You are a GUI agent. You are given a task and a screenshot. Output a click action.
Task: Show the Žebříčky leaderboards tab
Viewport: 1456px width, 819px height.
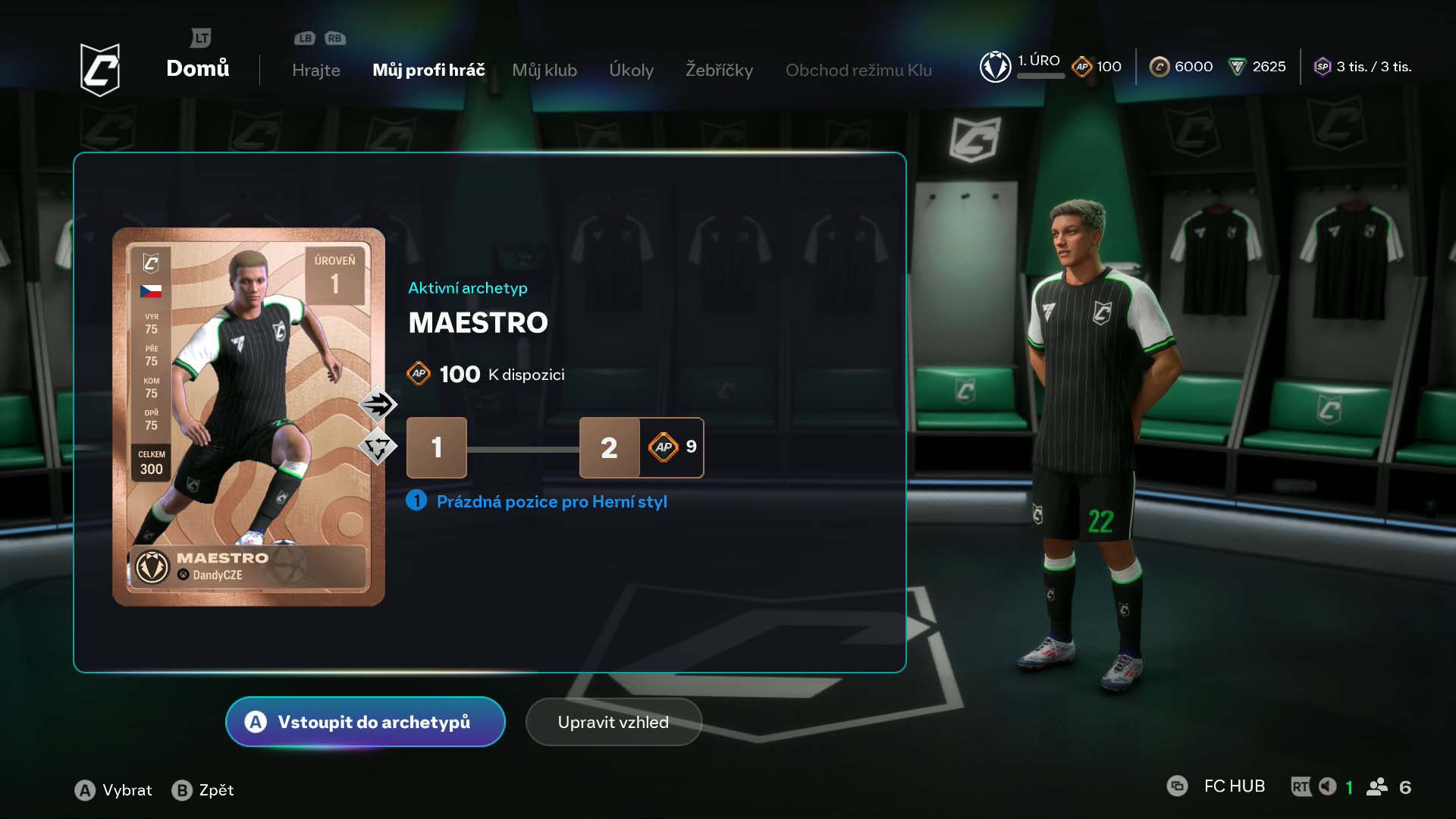[x=719, y=70]
